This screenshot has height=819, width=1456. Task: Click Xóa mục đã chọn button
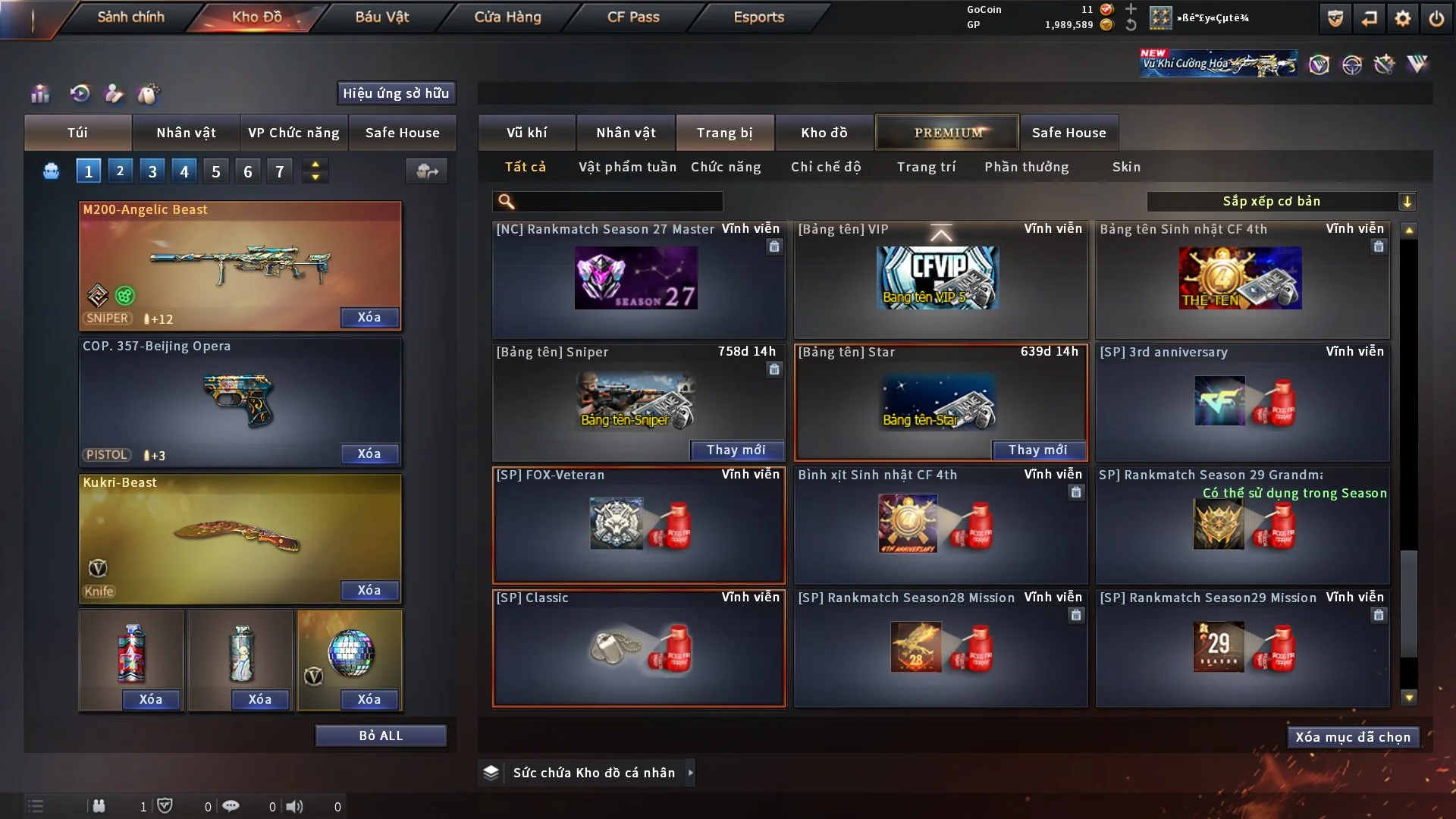[x=1353, y=737]
